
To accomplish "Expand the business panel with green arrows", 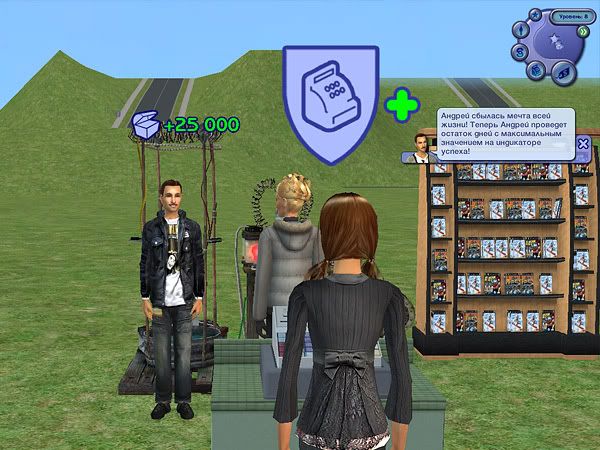I will coord(582,30).
